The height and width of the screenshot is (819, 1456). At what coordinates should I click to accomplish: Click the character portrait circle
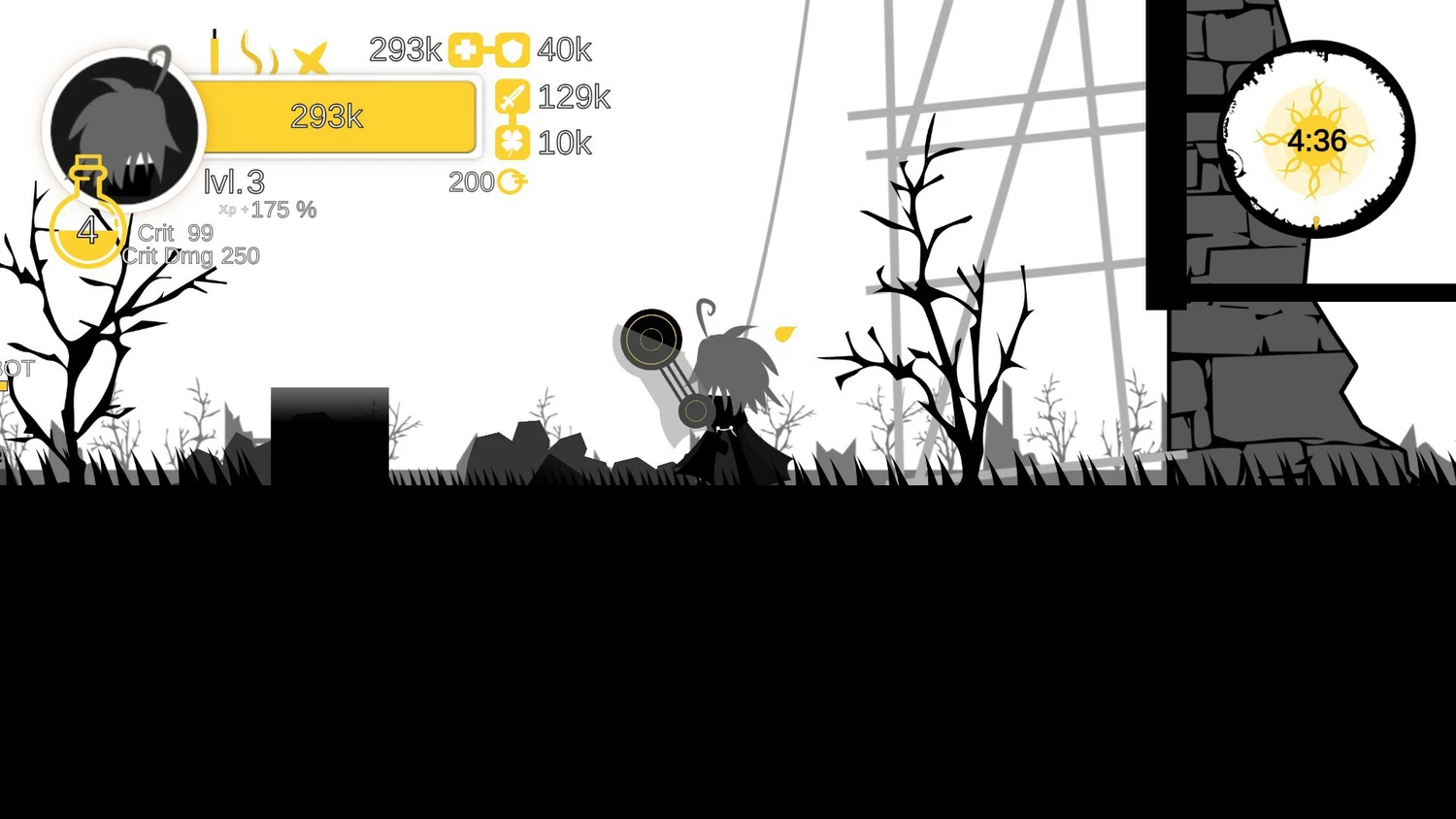124,128
